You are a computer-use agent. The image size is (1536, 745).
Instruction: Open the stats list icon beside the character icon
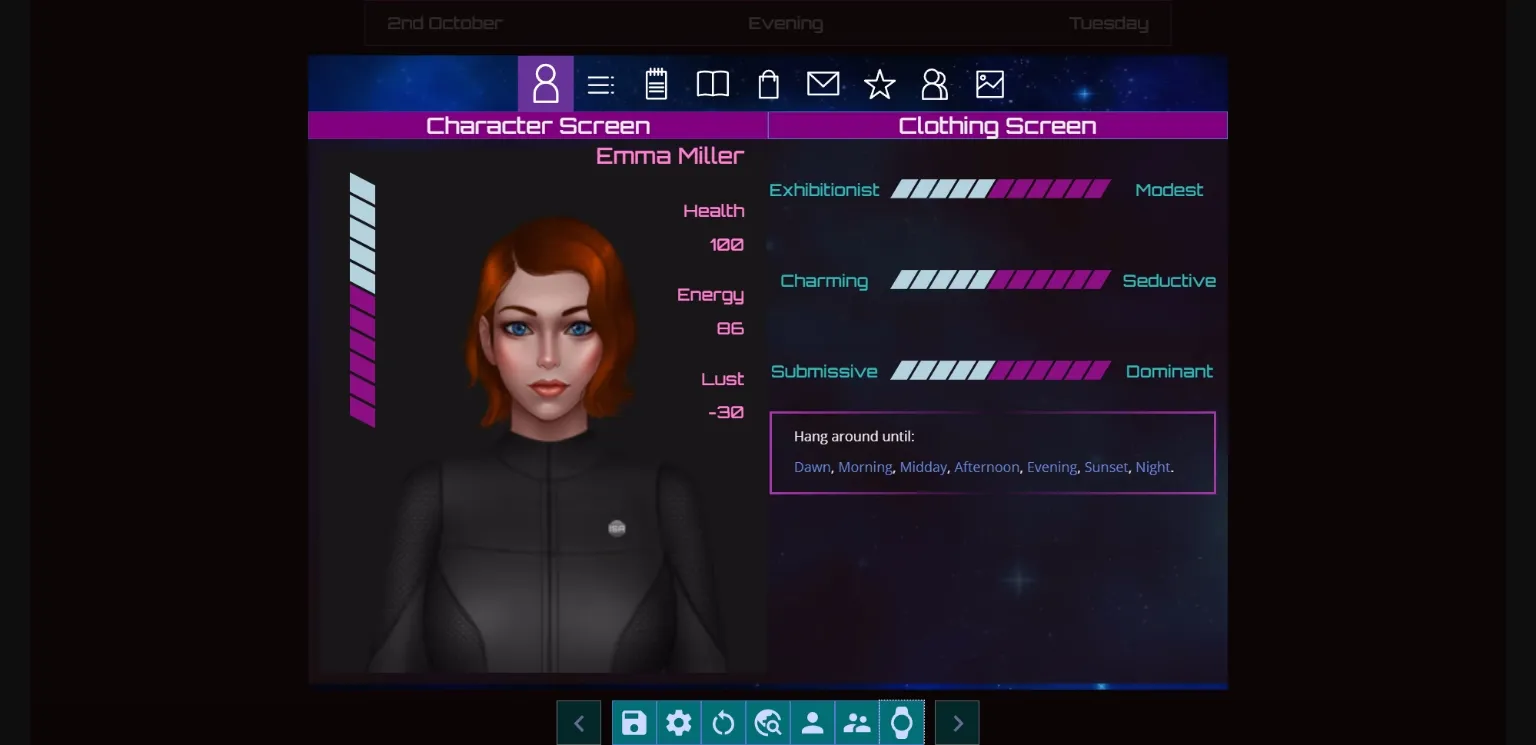pos(601,84)
